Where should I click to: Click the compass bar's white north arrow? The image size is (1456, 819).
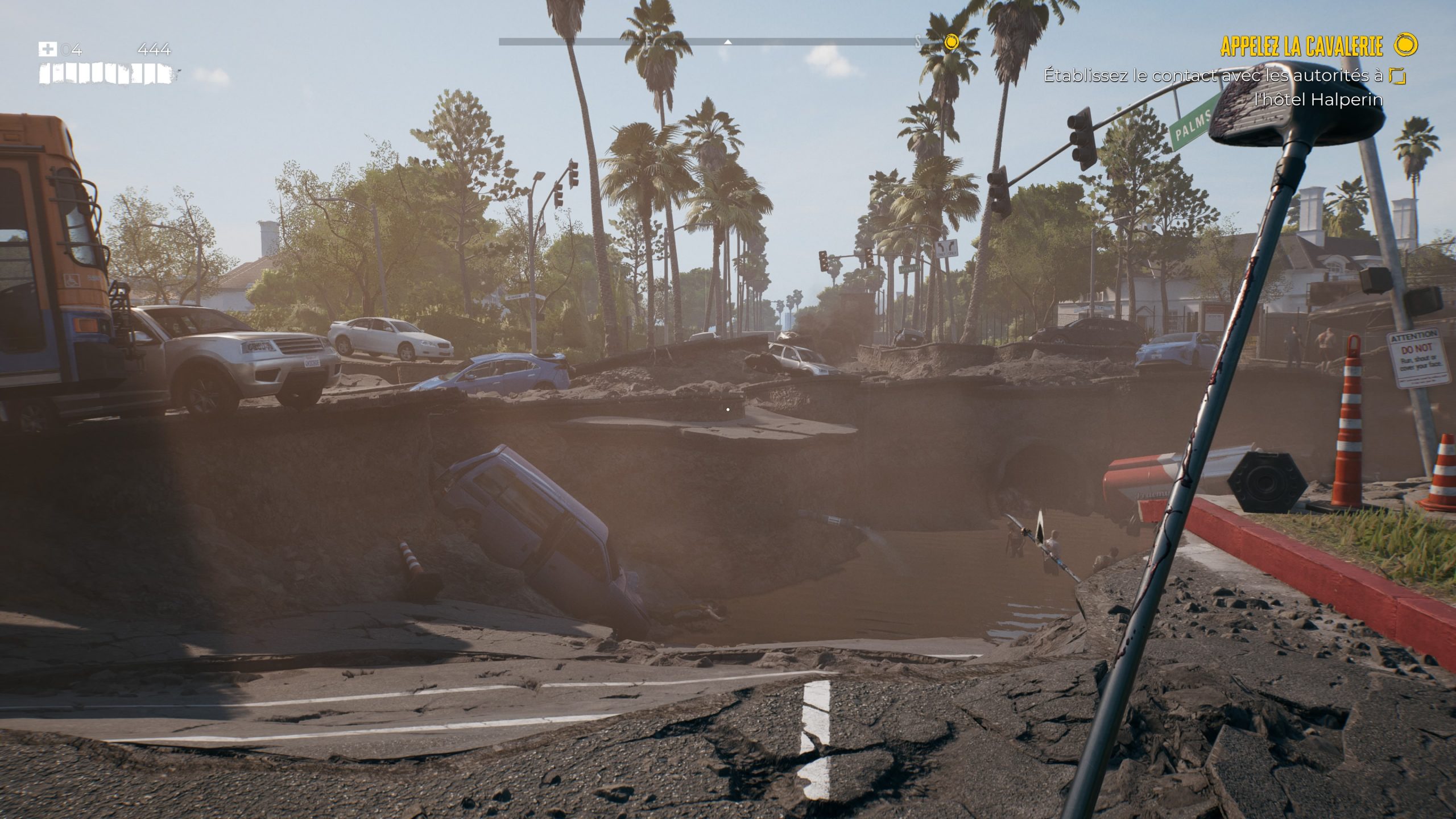(727, 42)
